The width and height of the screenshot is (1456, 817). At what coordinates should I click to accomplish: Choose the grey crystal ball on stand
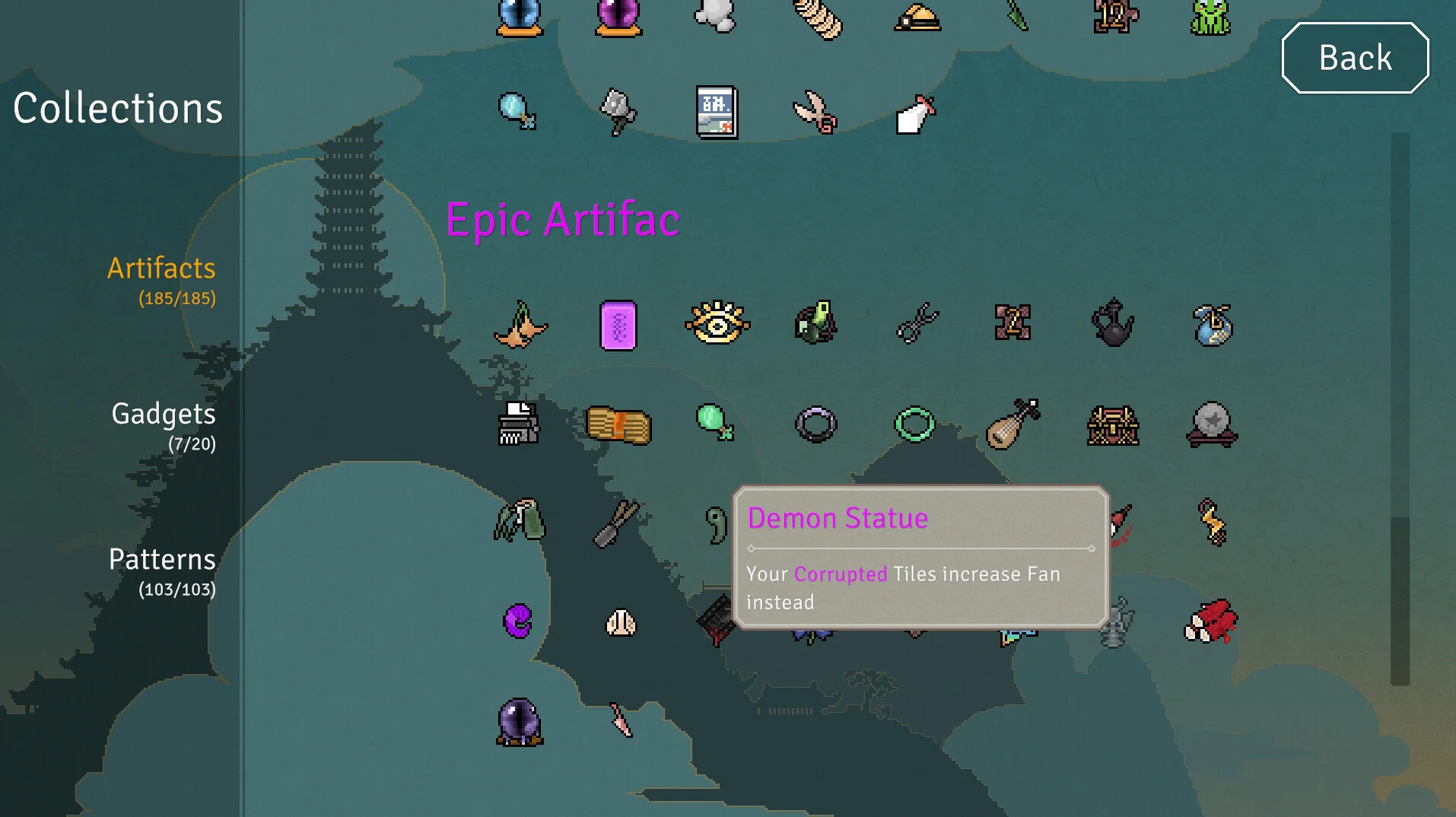click(x=1212, y=424)
